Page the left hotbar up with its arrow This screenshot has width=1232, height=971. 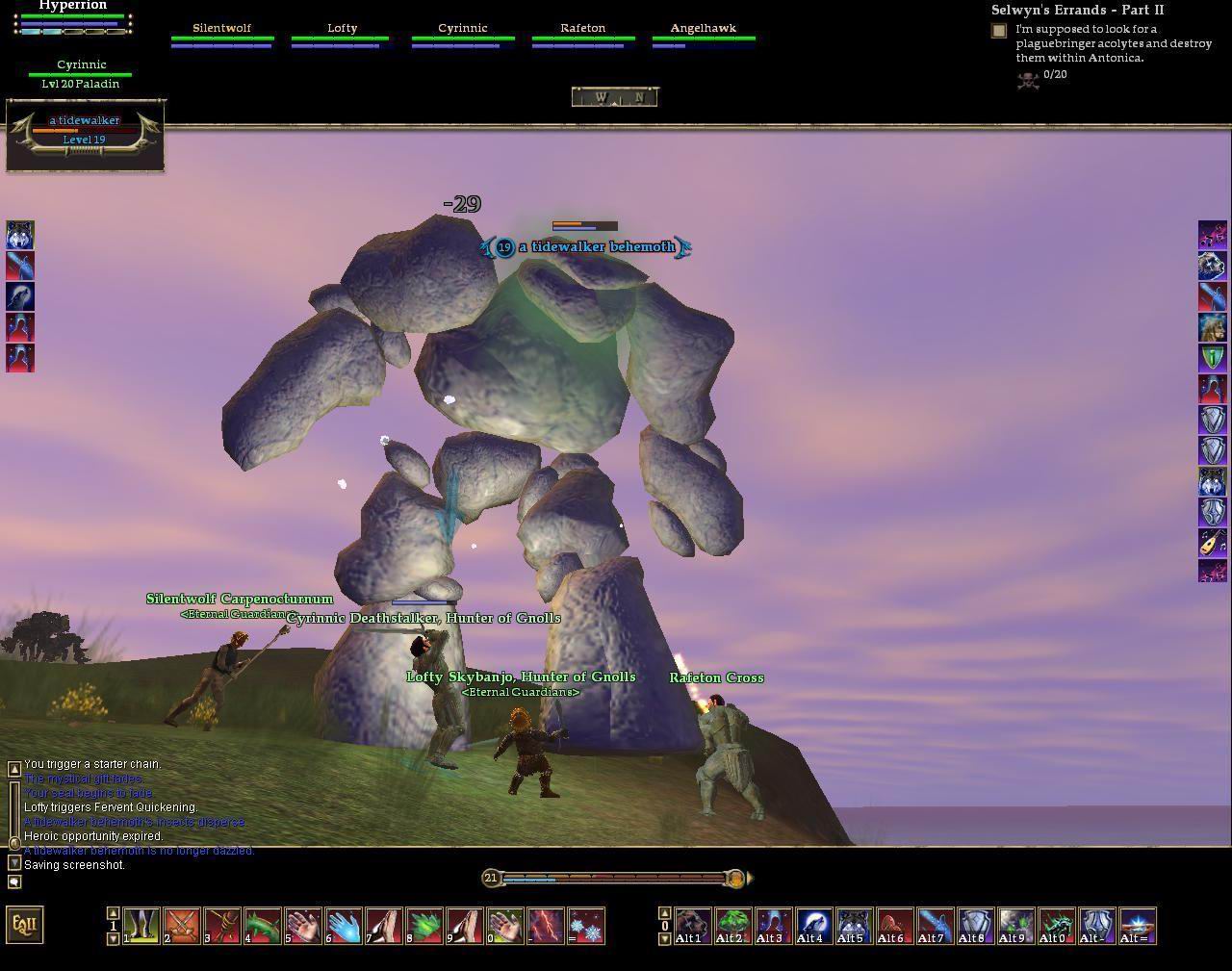[x=113, y=913]
